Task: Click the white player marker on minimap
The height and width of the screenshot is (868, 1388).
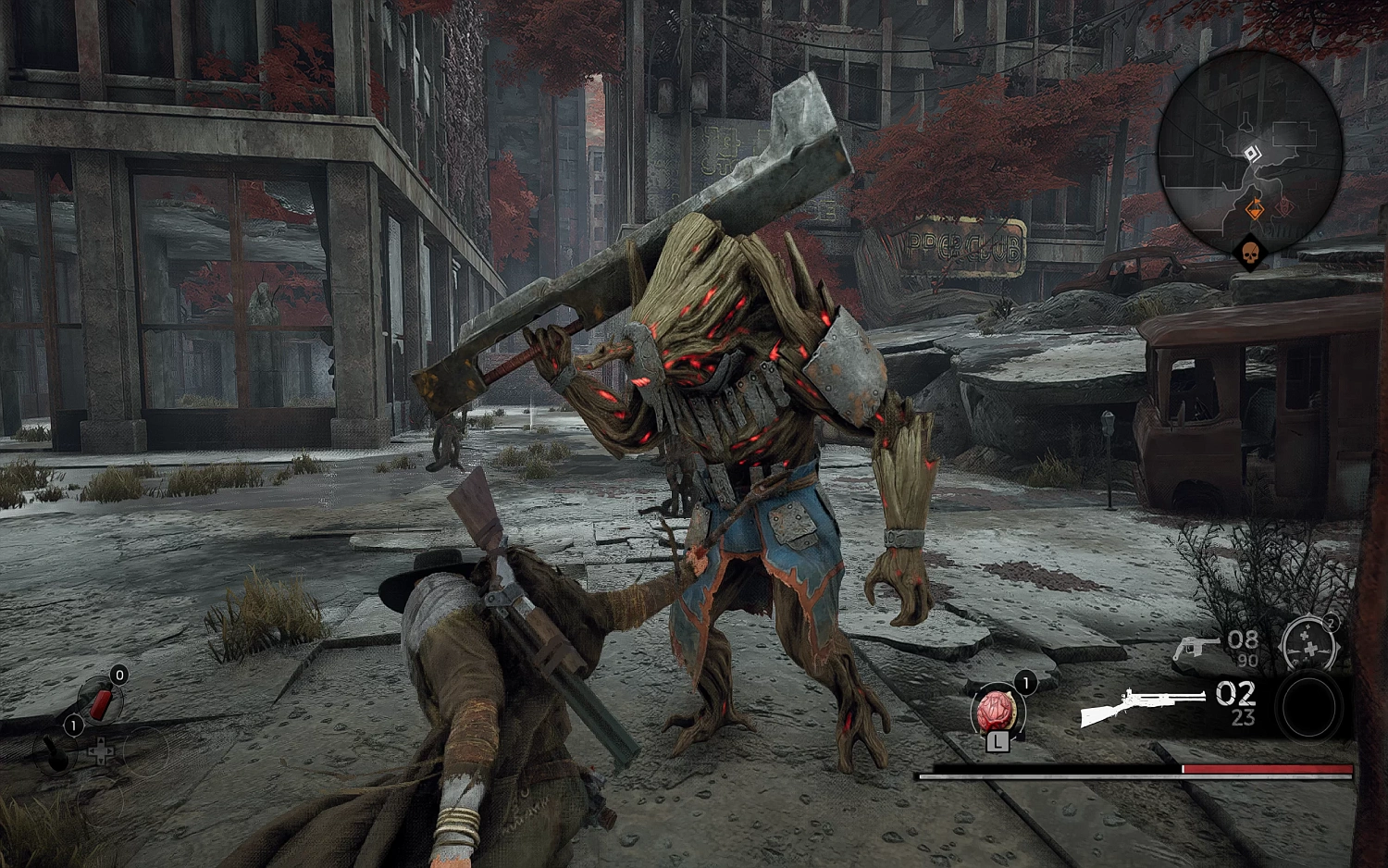Action: click(1251, 154)
